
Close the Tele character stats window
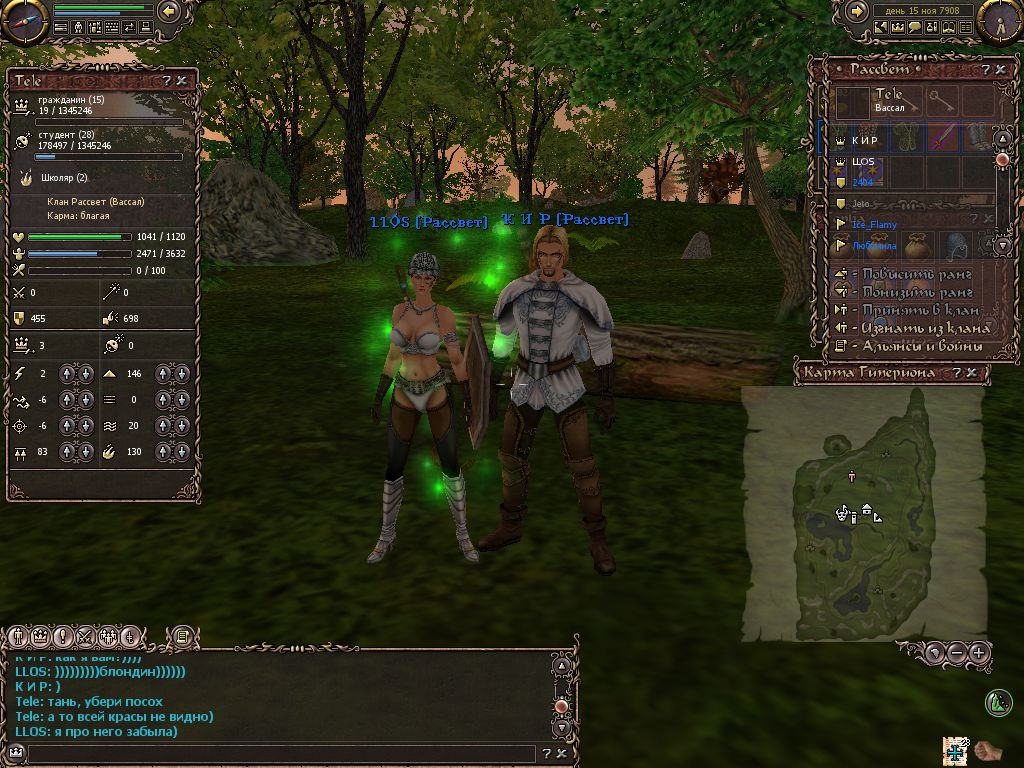click(x=182, y=80)
